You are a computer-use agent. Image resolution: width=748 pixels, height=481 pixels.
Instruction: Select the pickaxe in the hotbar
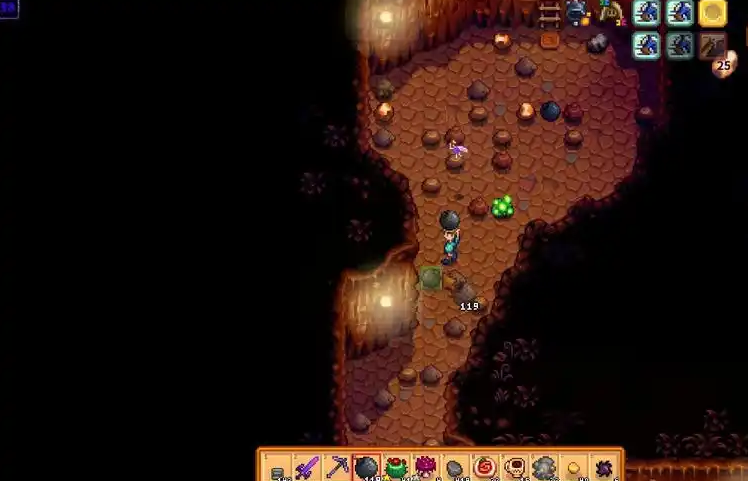coord(337,467)
